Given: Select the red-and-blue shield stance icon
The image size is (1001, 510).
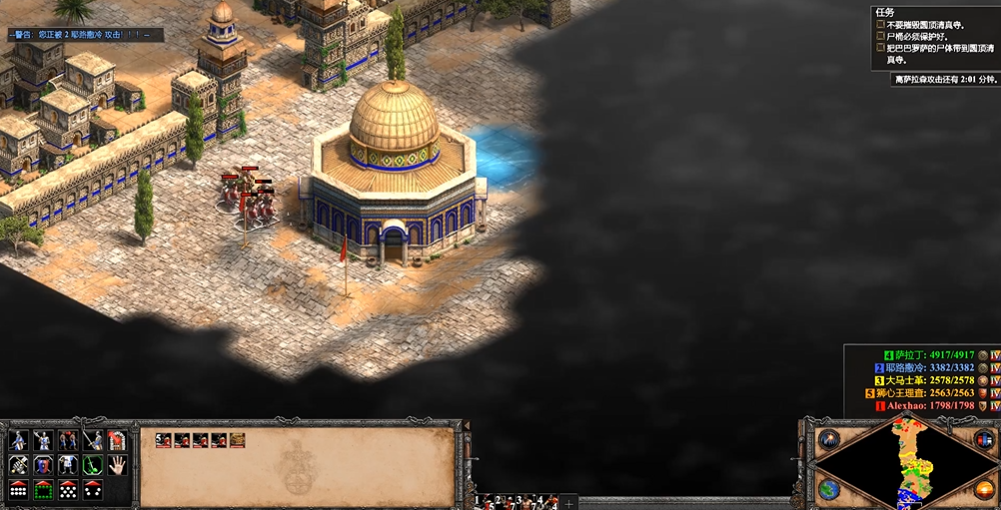Looking at the screenshot, I should (x=43, y=464).
